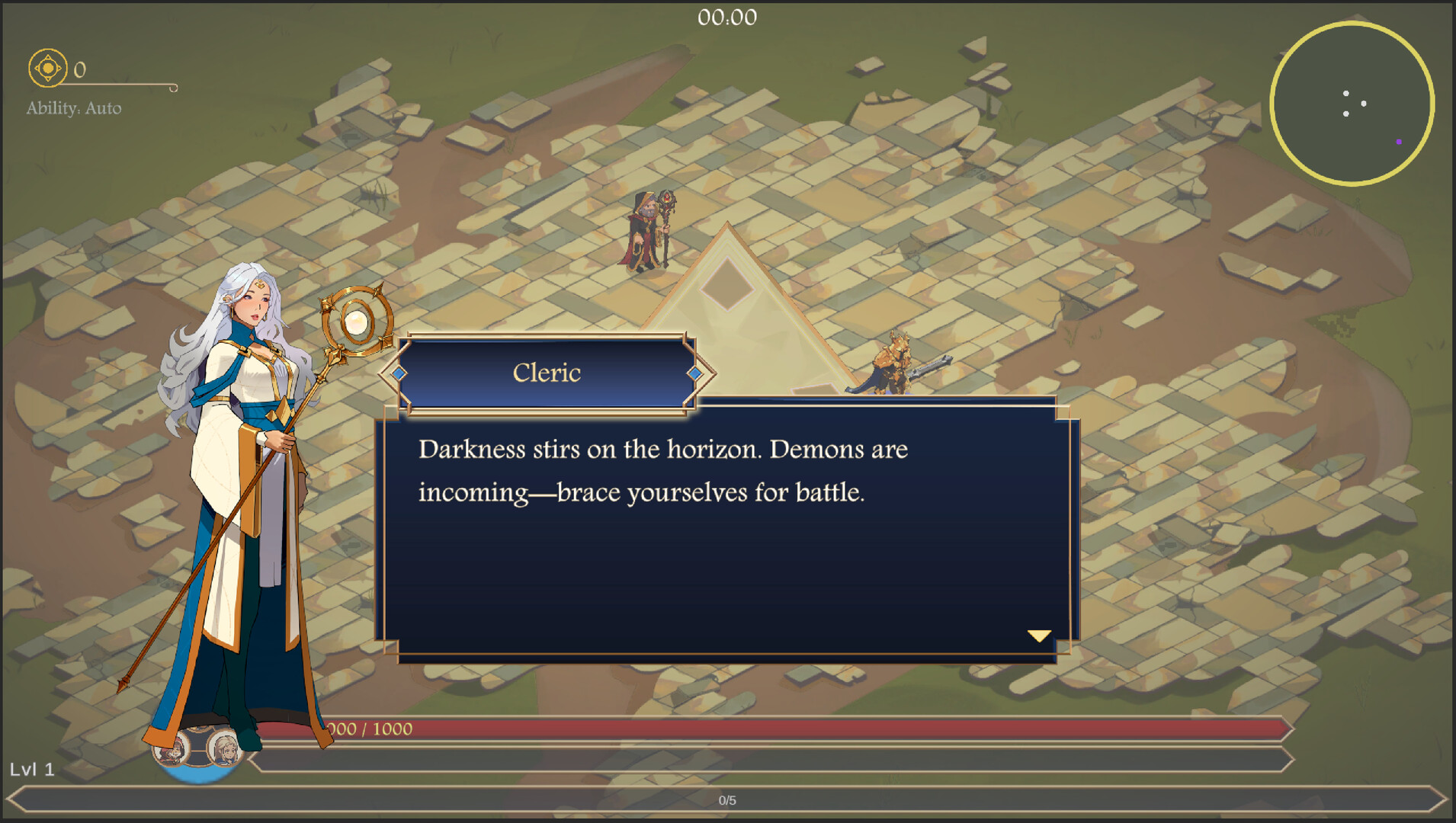Image resolution: width=1456 pixels, height=823 pixels.
Task: Click the Cleric nameplate banner
Action: (547, 373)
